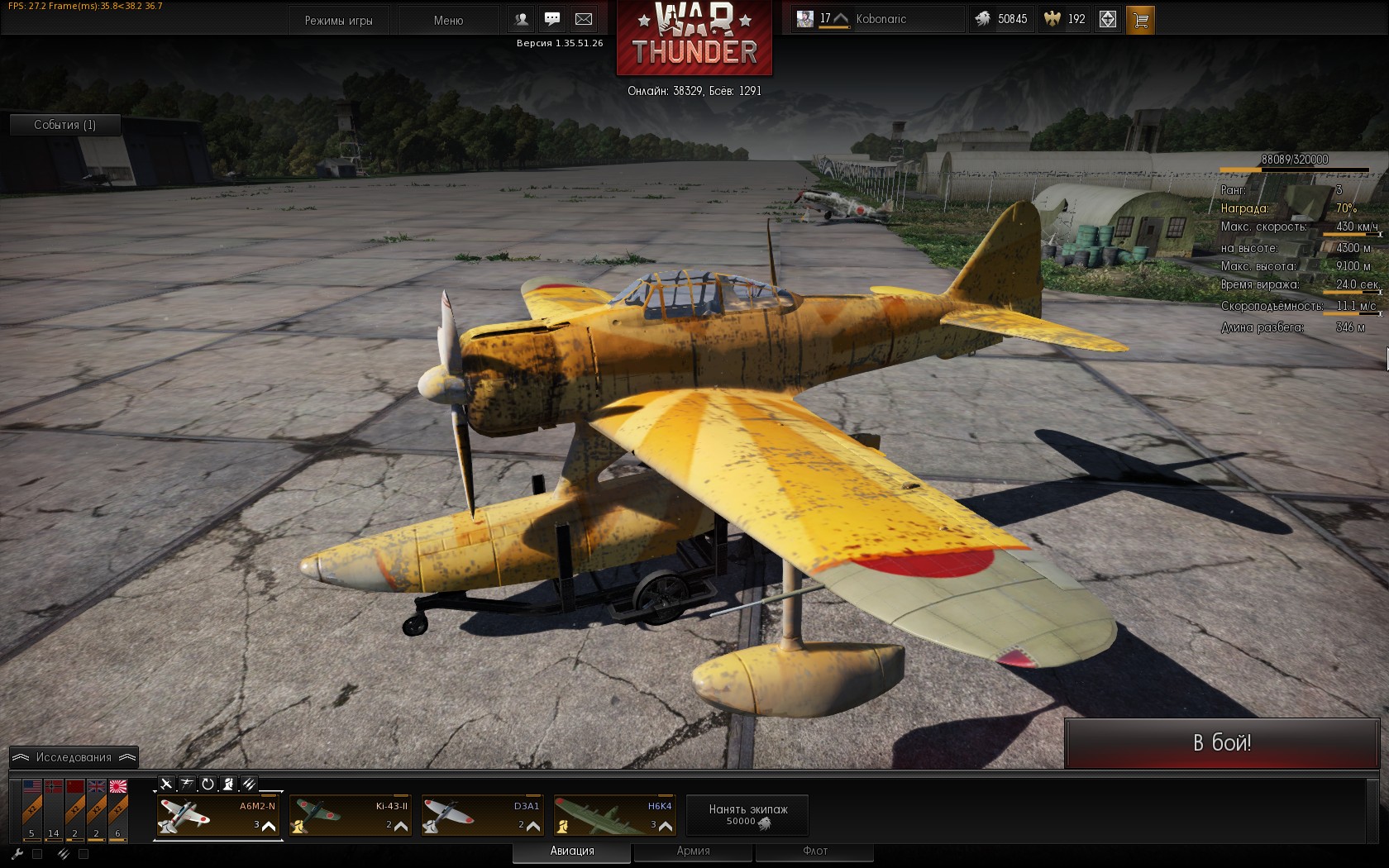Open the Режимы игры game modes menu

[339, 20]
